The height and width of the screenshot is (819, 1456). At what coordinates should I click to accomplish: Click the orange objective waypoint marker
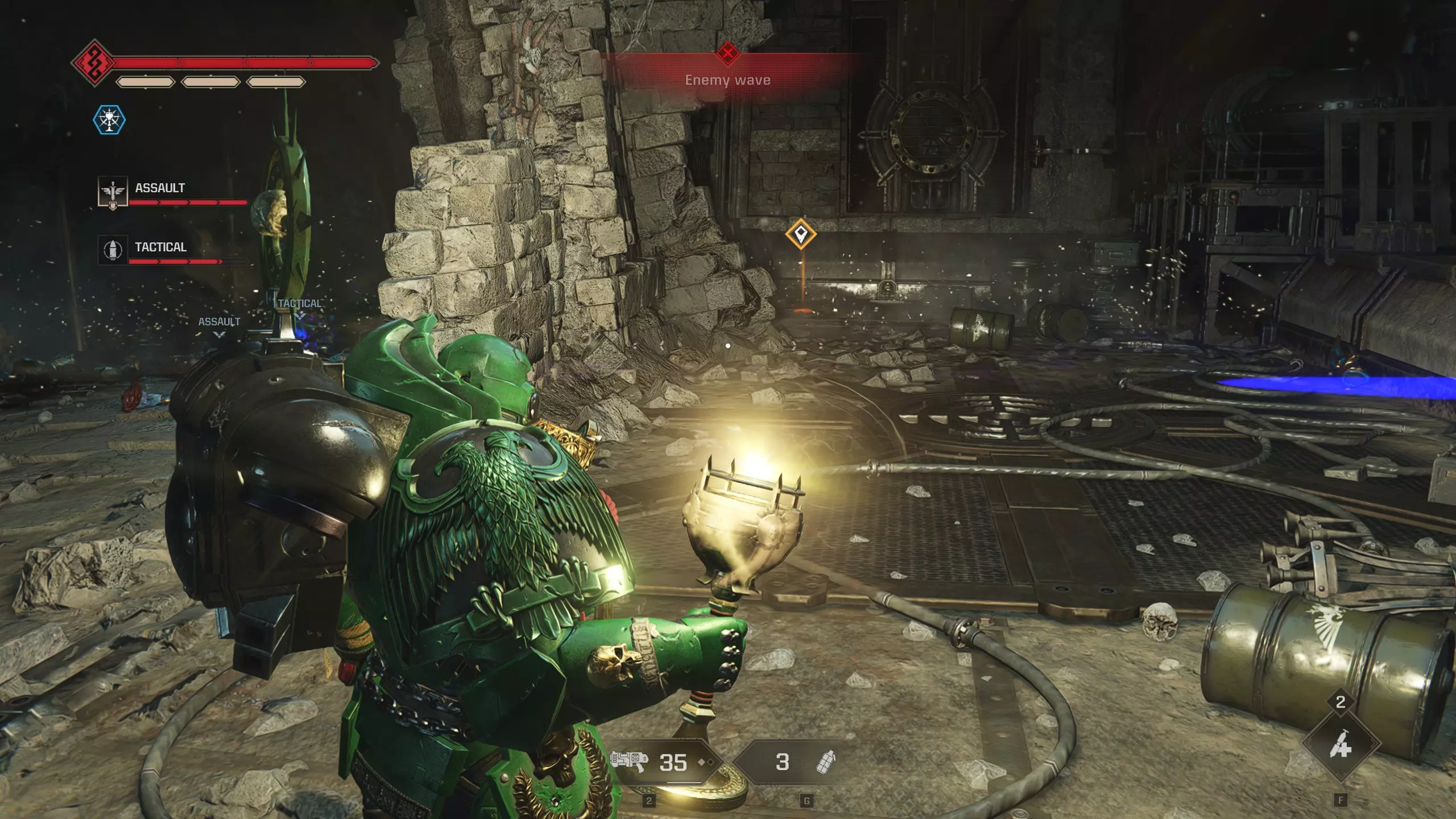(x=801, y=233)
